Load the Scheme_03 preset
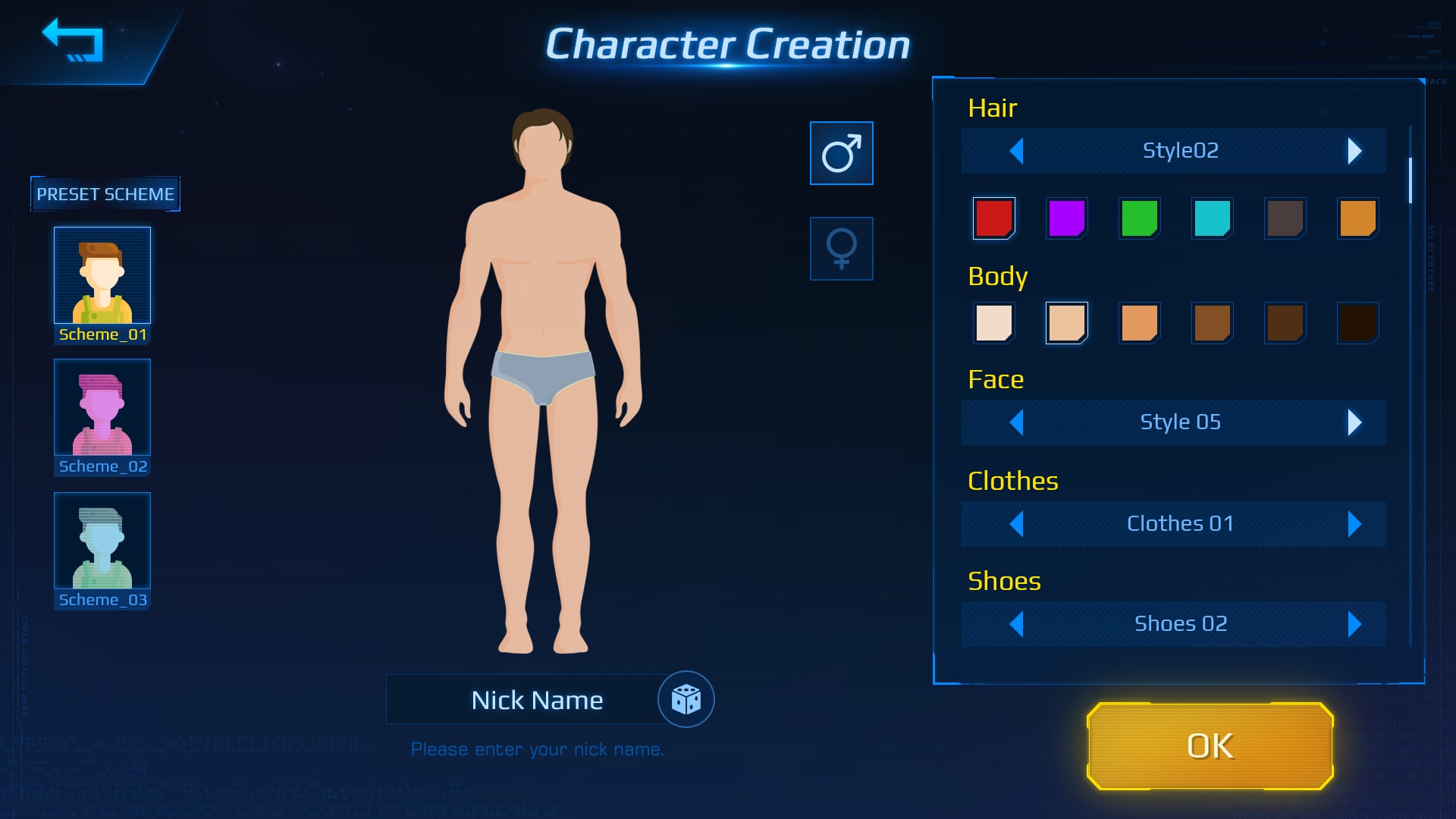This screenshot has height=819, width=1456. (102, 541)
